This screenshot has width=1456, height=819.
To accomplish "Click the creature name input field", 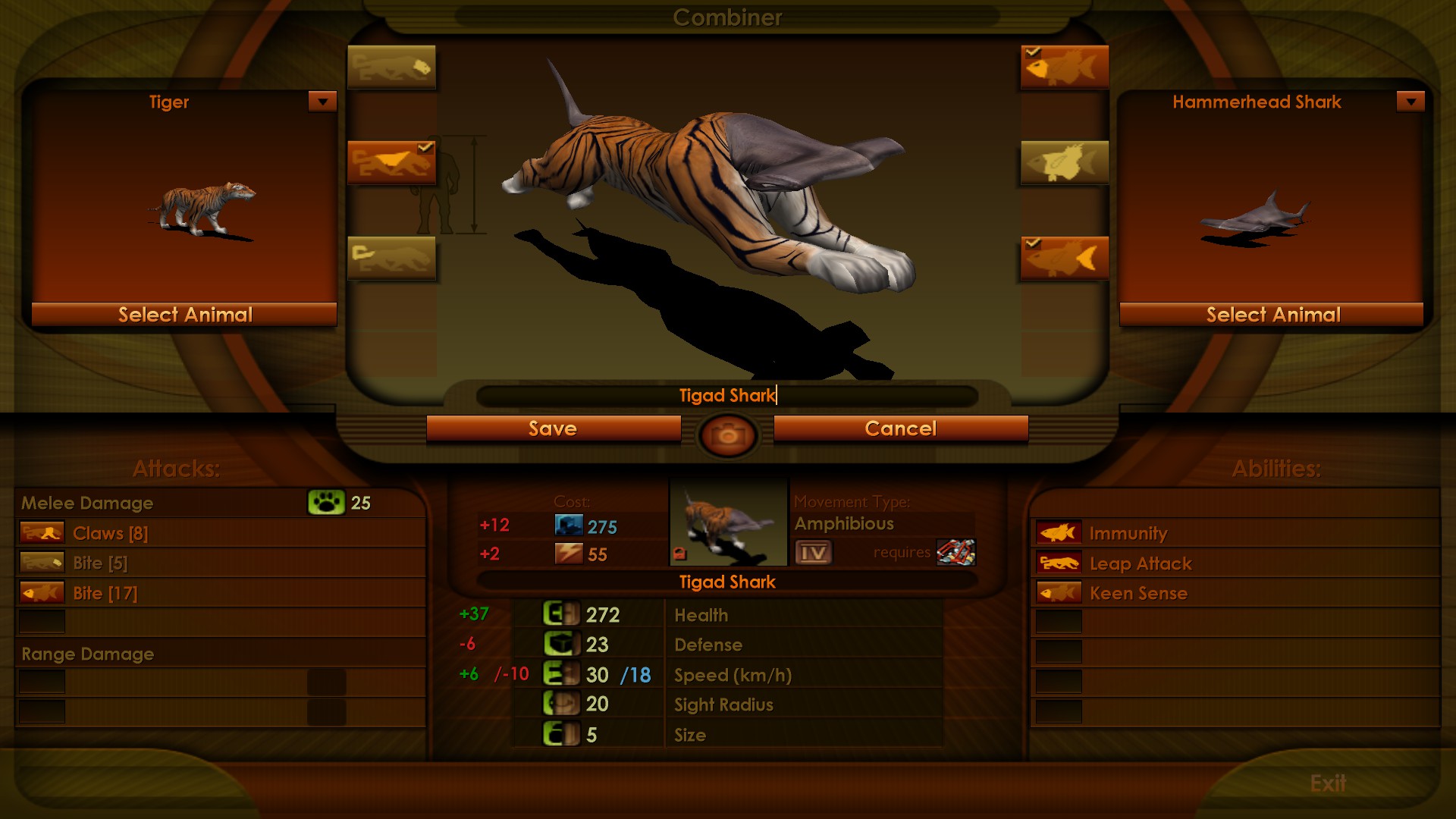I will coord(728,395).
